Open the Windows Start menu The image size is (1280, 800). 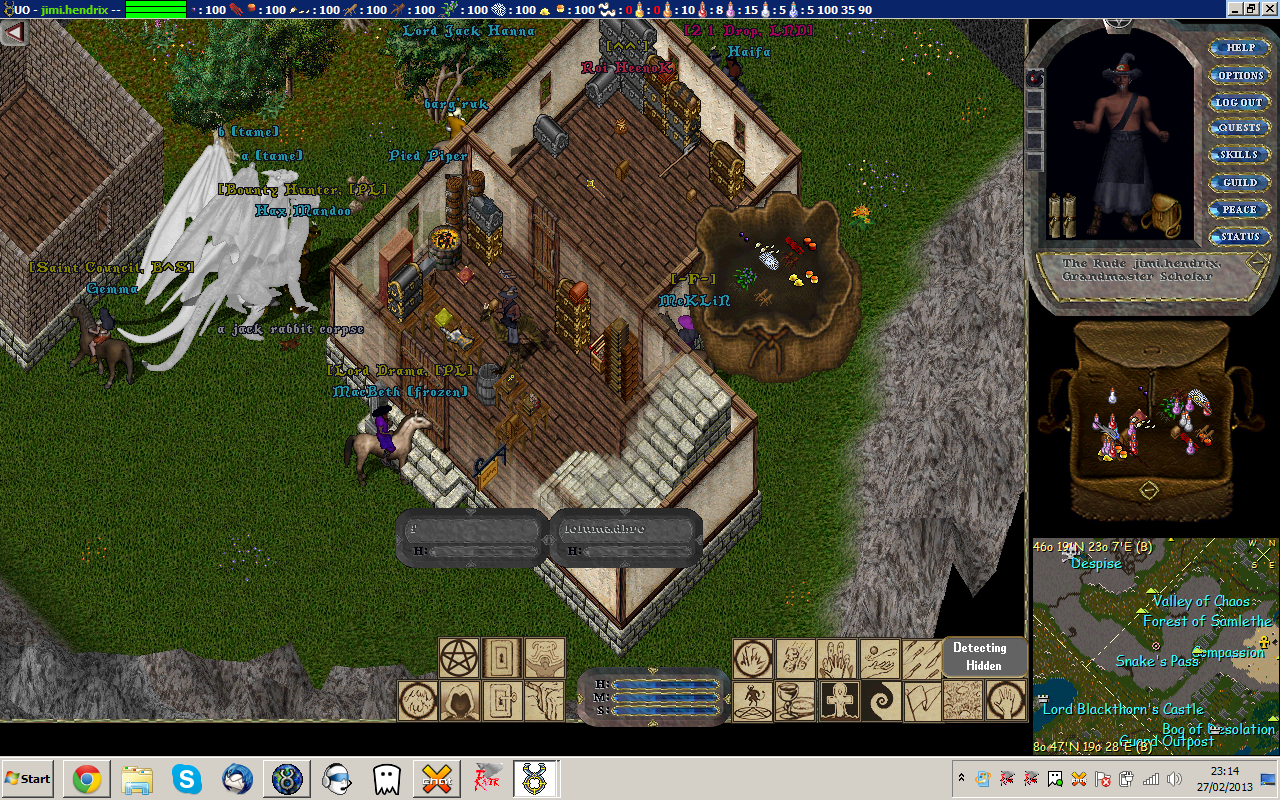[x=29, y=778]
